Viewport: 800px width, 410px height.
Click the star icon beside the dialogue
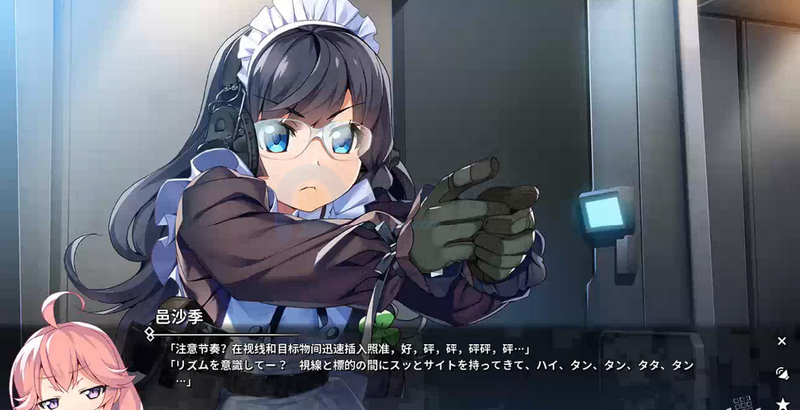click(782, 402)
